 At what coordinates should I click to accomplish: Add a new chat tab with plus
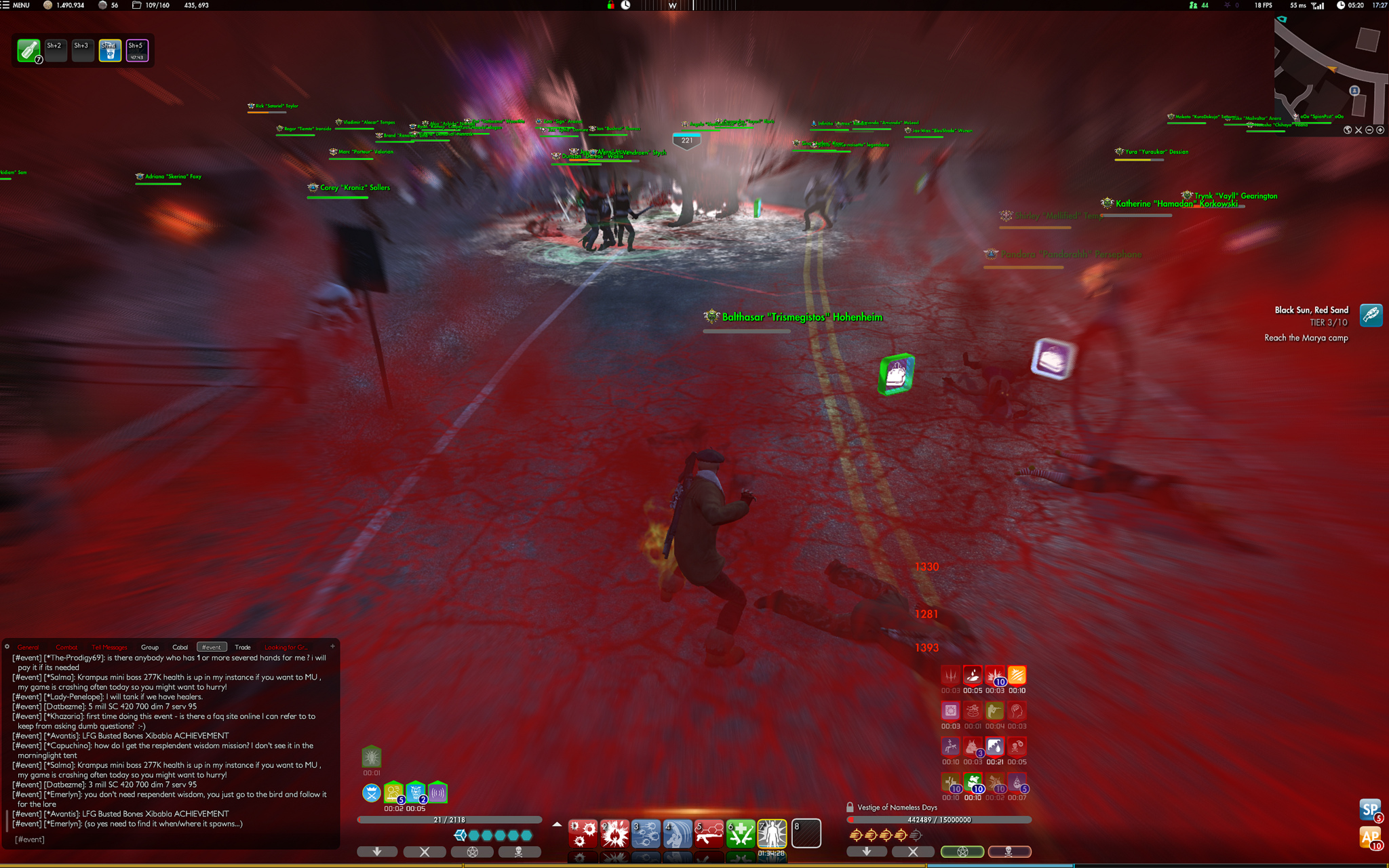[x=332, y=646]
